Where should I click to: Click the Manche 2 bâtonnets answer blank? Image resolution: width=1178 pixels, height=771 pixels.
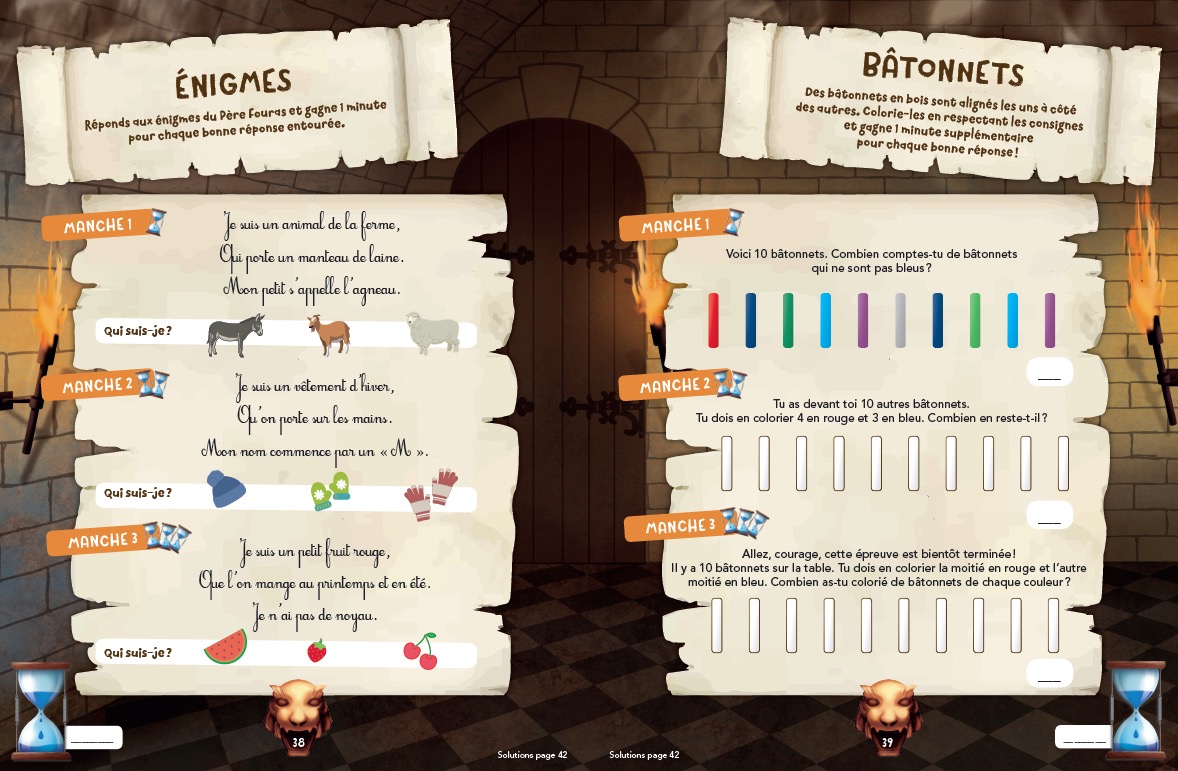[x=1049, y=516]
